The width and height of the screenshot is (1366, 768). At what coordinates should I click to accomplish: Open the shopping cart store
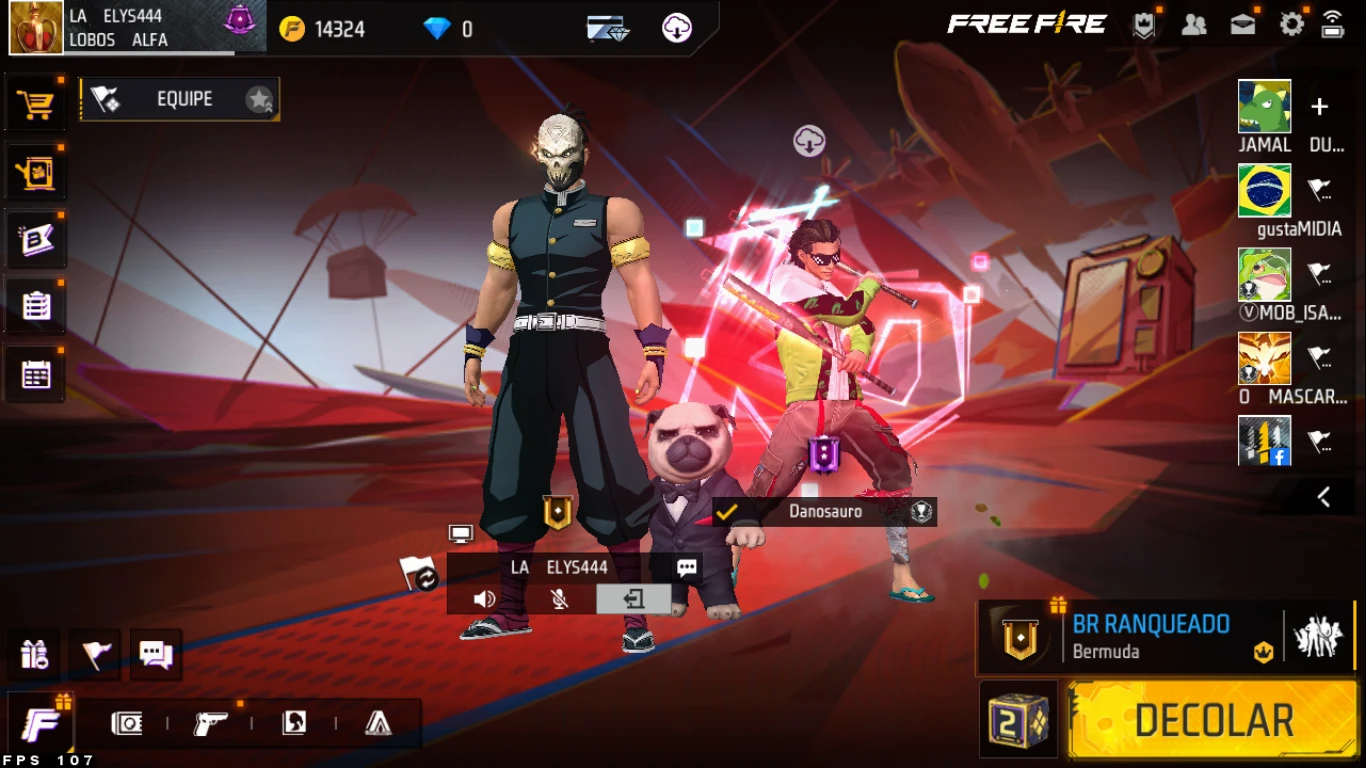36,104
